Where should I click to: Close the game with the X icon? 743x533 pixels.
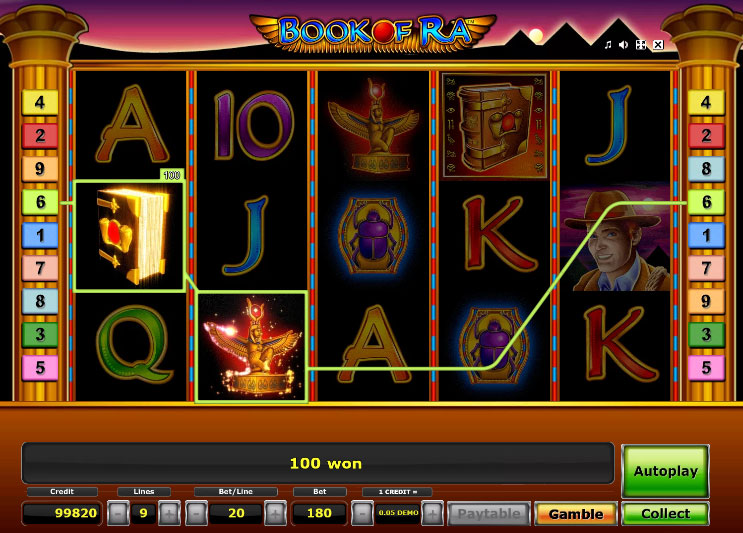(x=657, y=45)
